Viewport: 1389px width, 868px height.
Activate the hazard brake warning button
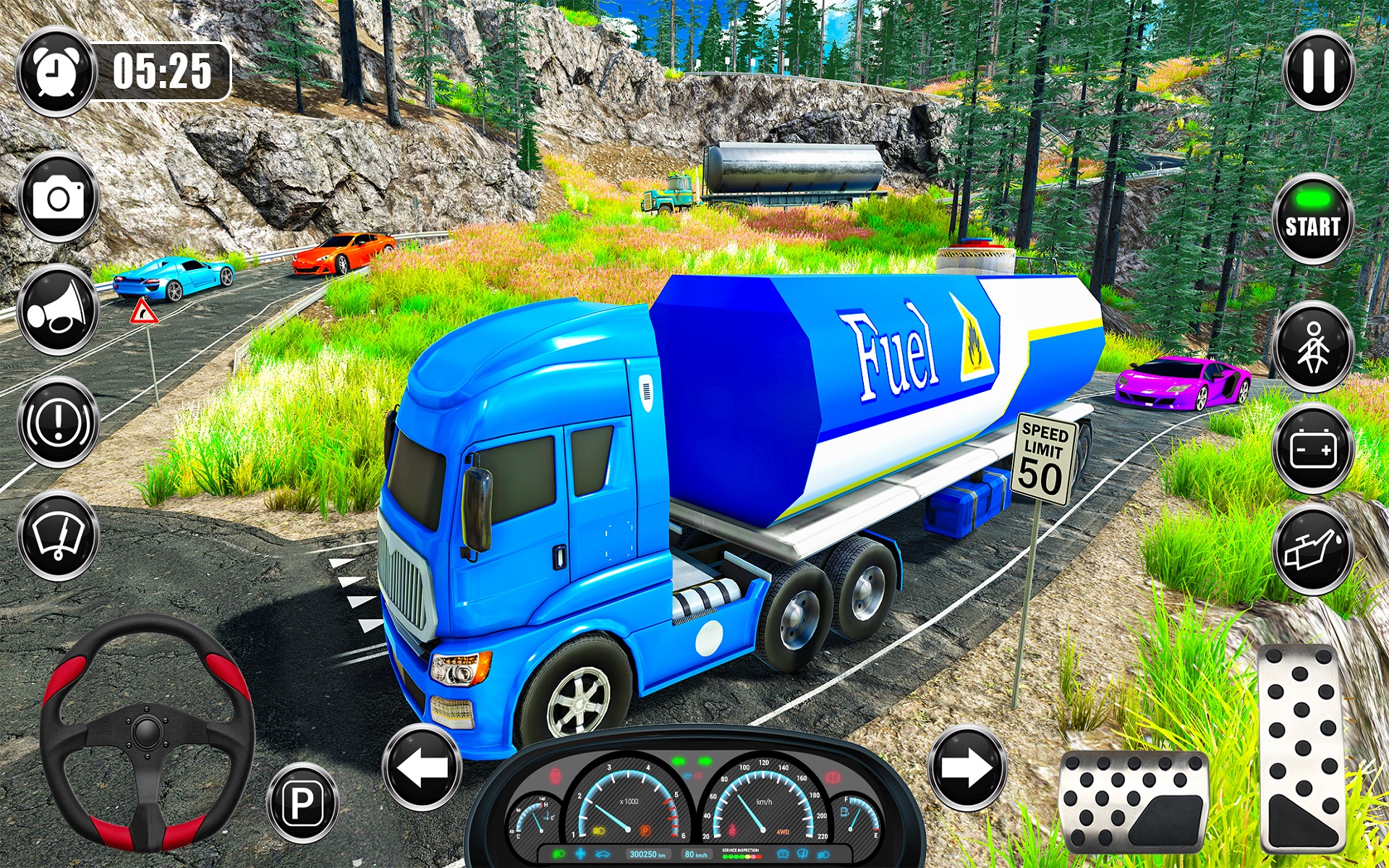(x=58, y=422)
